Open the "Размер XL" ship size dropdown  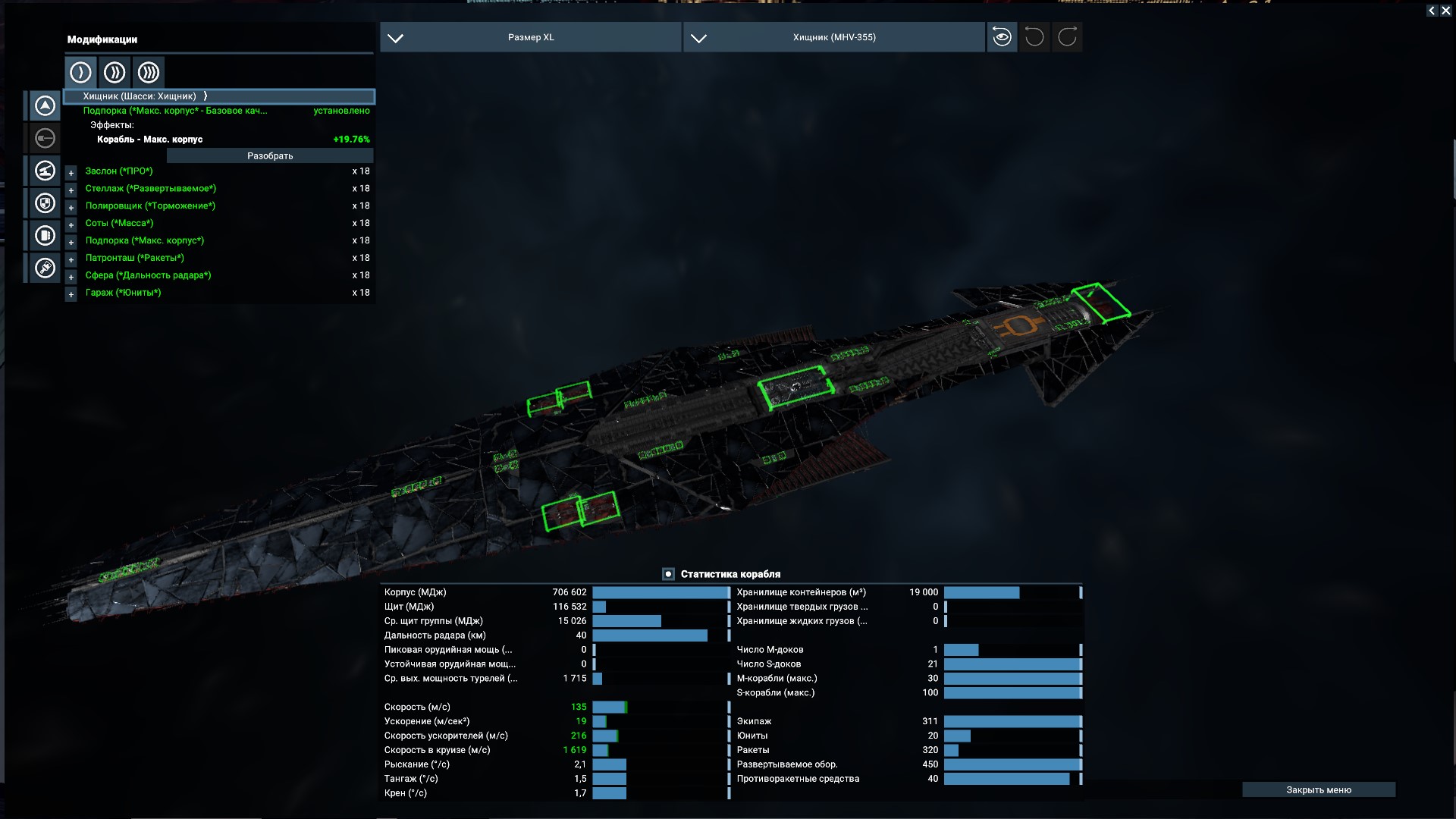point(530,37)
